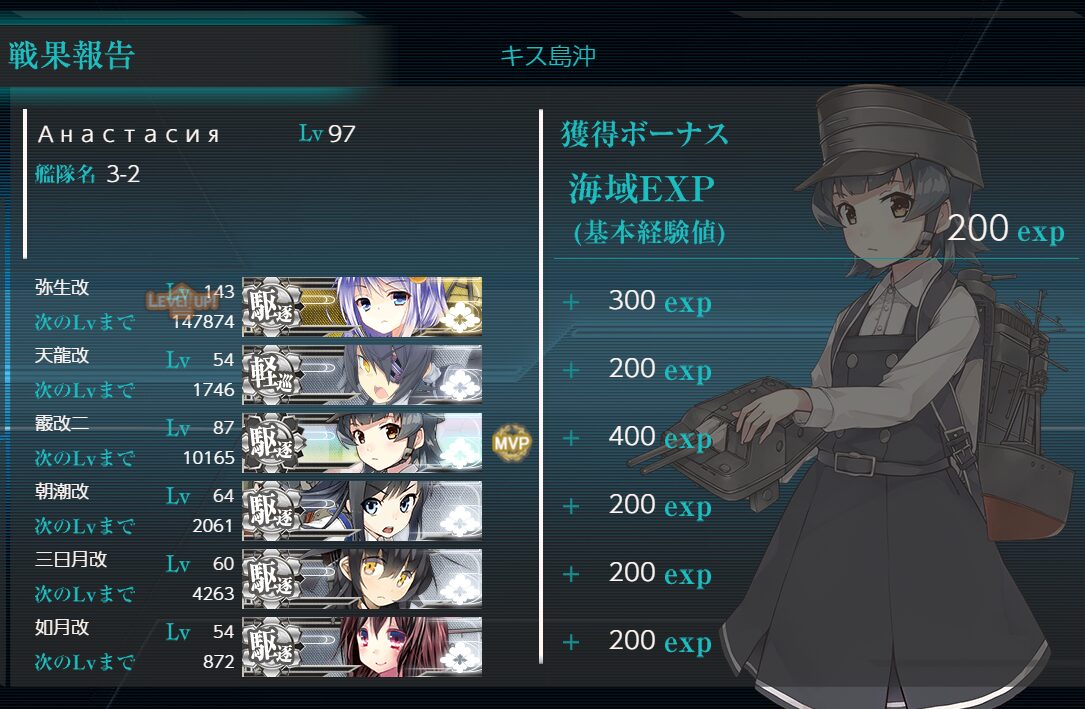Pick the 三日月改 ship banner

(362, 578)
